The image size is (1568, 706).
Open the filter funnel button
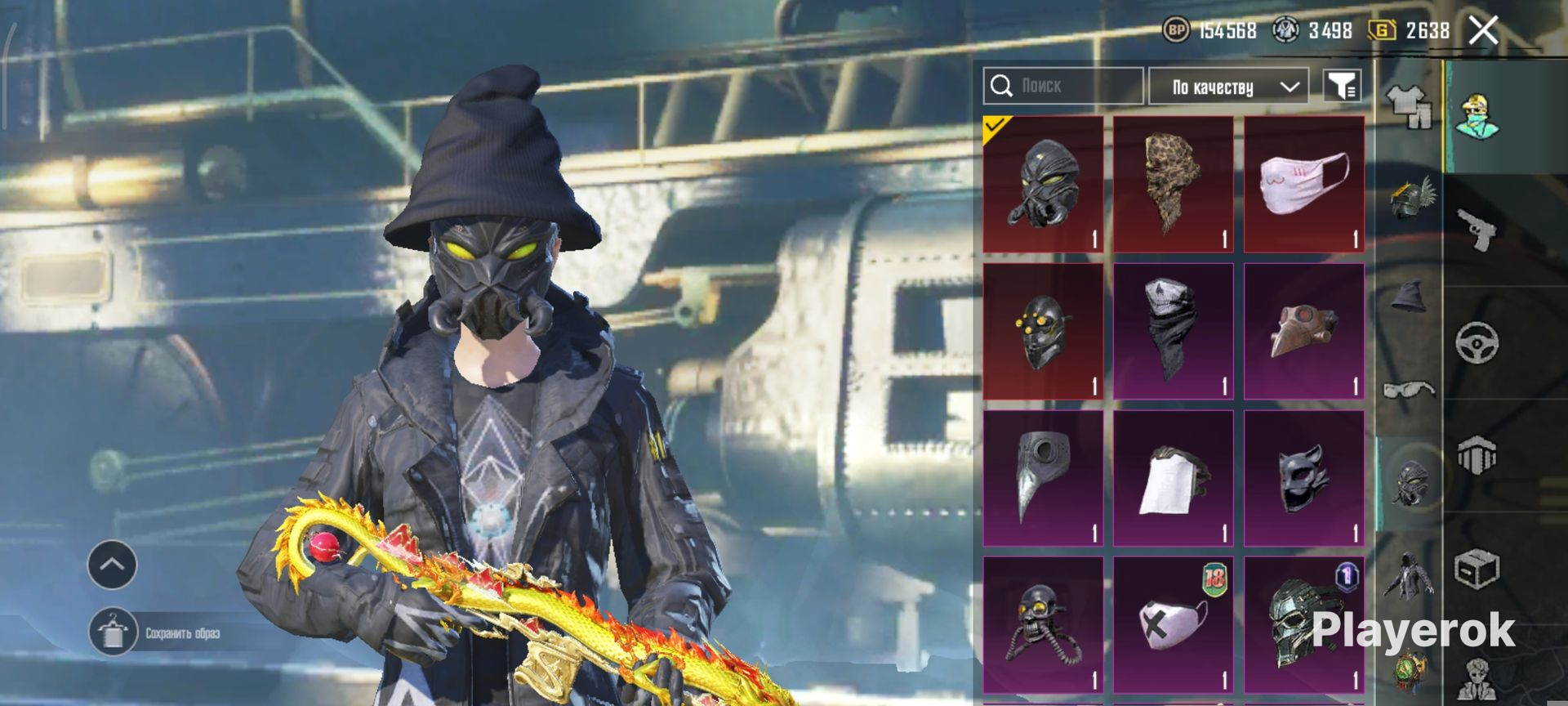(x=1342, y=86)
